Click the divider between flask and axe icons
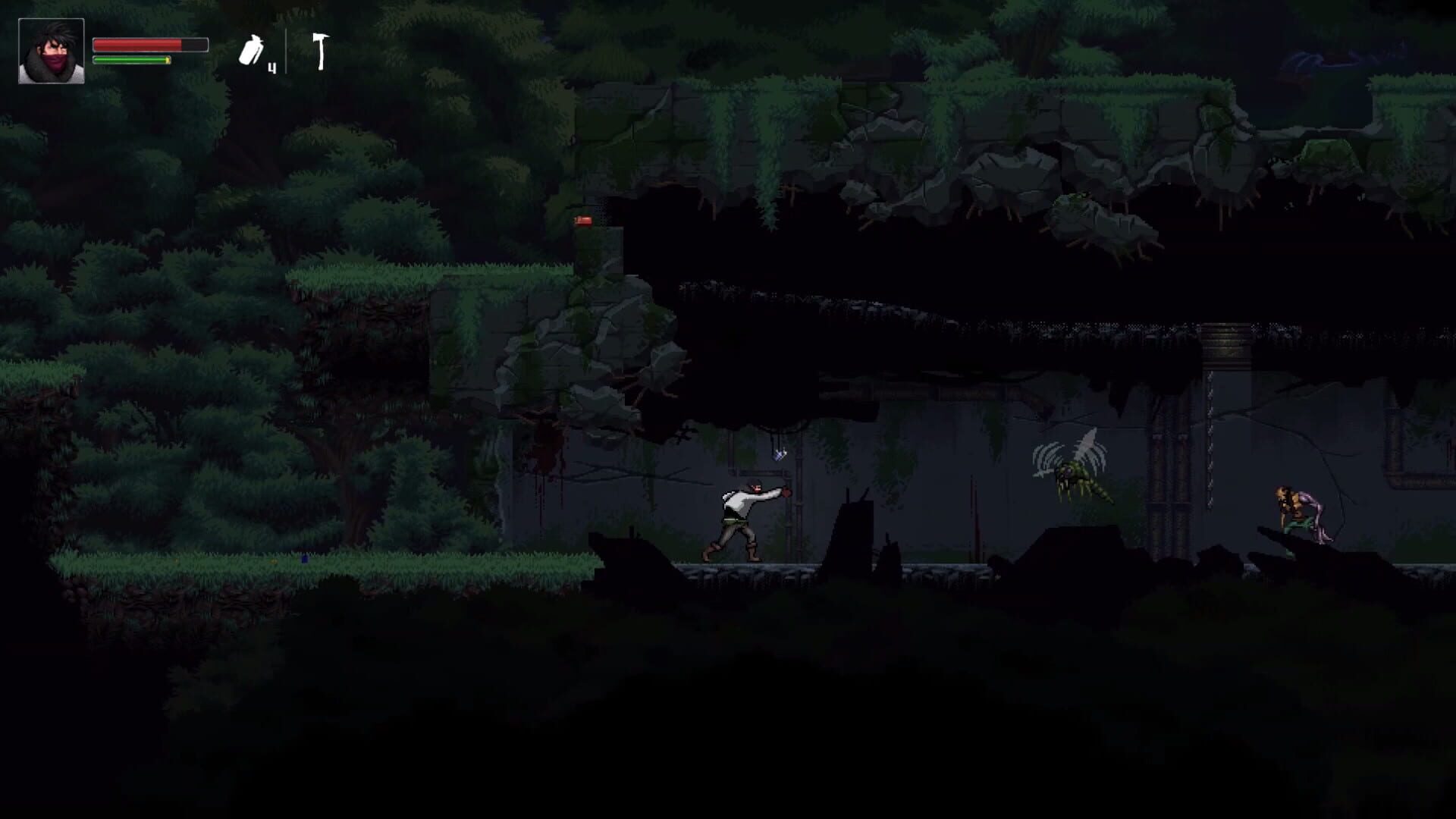The width and height of the screenshot is (1456, 819). coord(286,53)
